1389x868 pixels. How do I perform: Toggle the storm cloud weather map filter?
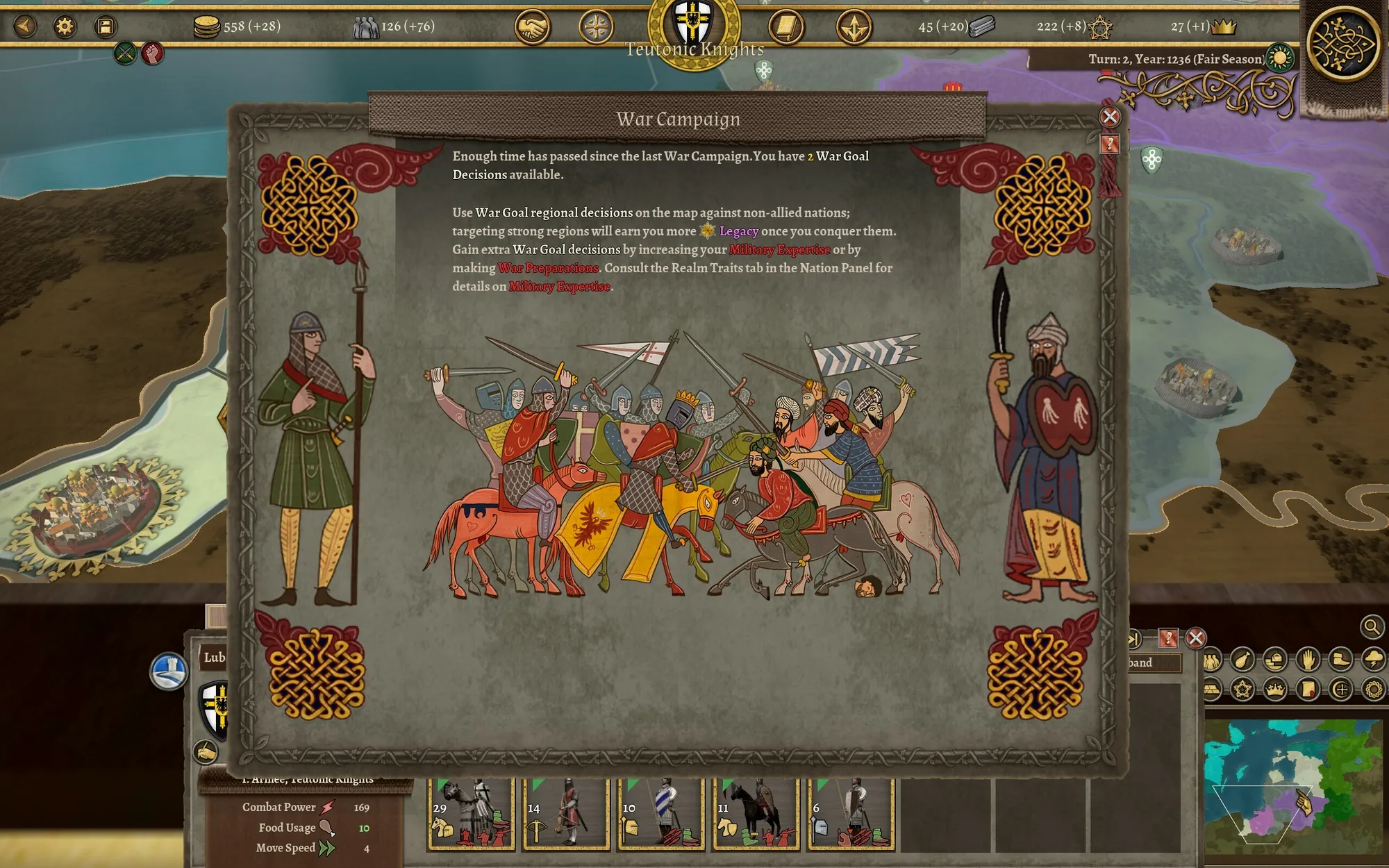(1373, 659)
